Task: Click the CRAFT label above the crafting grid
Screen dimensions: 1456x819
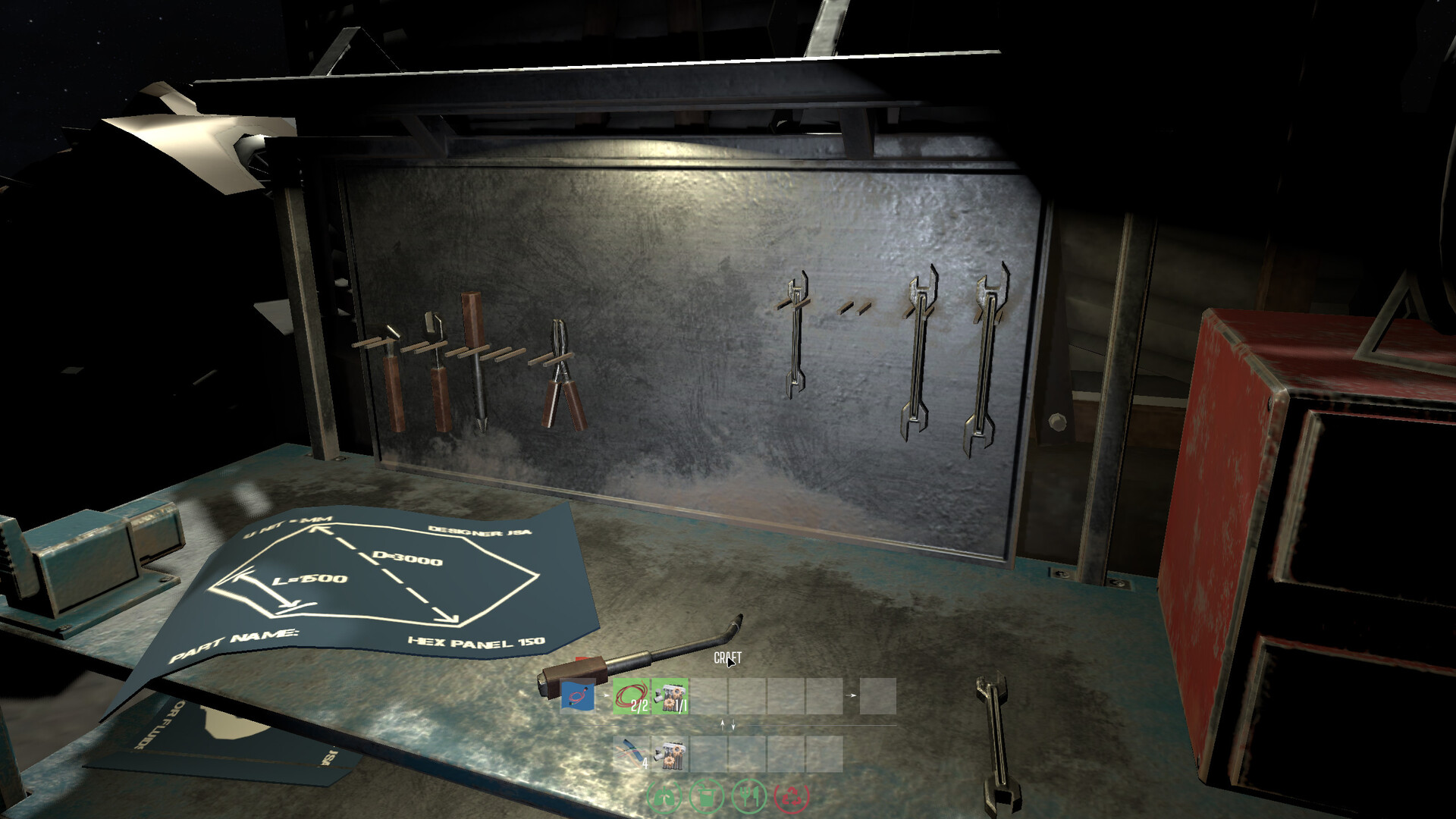Action: coord(727,658)
